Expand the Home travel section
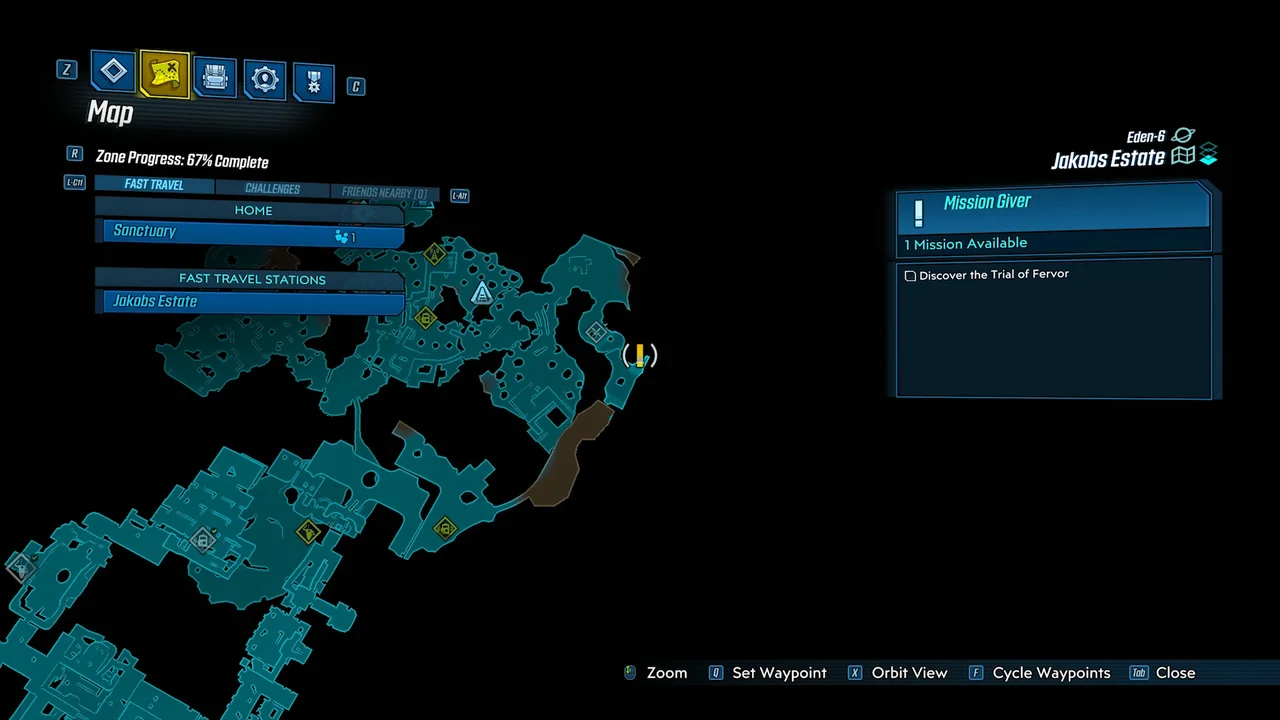Viewport: 1280px width, 720px height. [253, 210]
